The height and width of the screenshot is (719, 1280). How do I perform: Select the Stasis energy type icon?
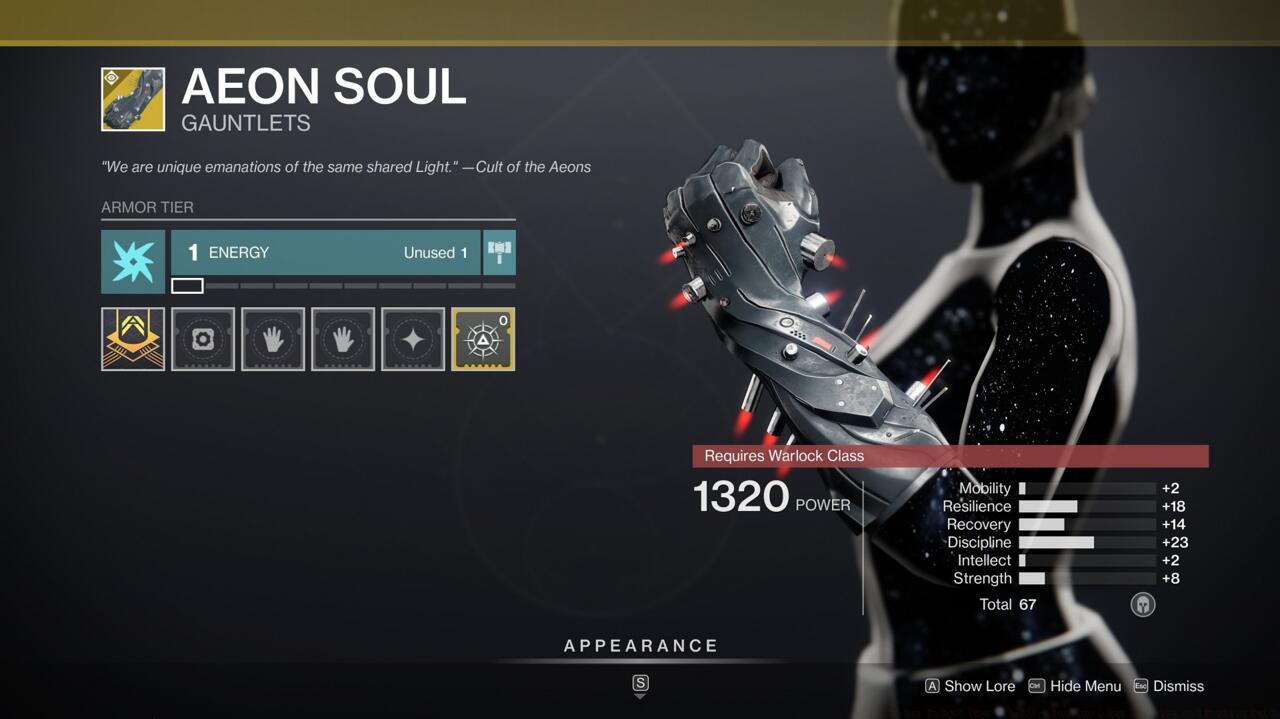[133, 262]
